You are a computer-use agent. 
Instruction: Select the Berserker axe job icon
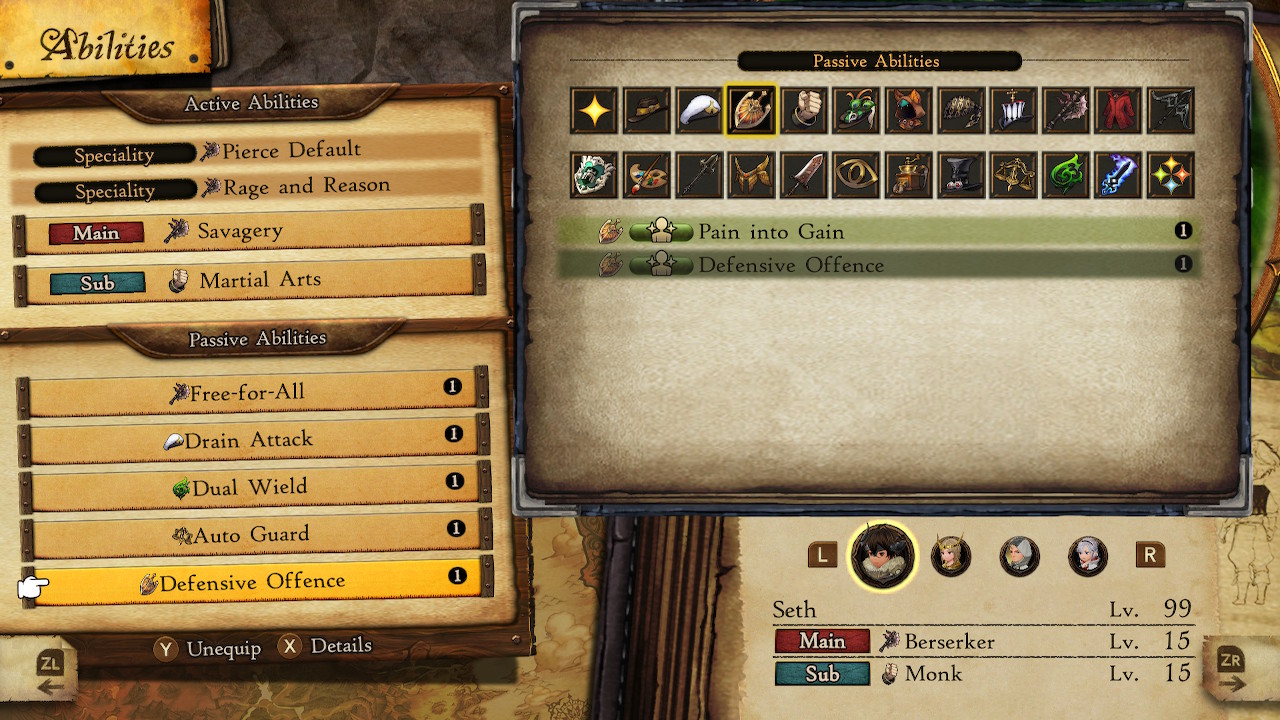tap(1066, 110)
